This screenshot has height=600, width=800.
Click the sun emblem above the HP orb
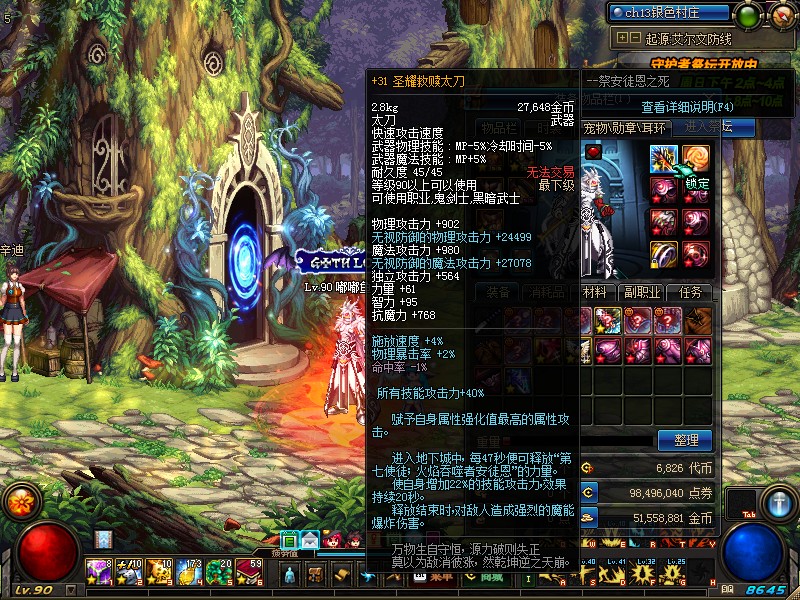pyautogui.click(x=18, y=499)
